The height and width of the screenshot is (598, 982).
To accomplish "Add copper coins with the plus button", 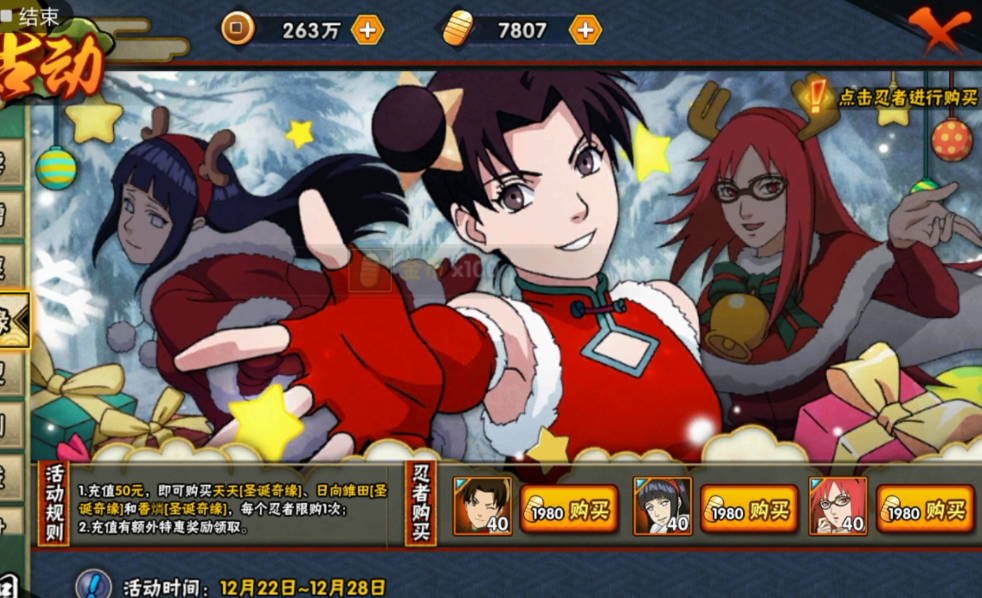I will point(368,30).
